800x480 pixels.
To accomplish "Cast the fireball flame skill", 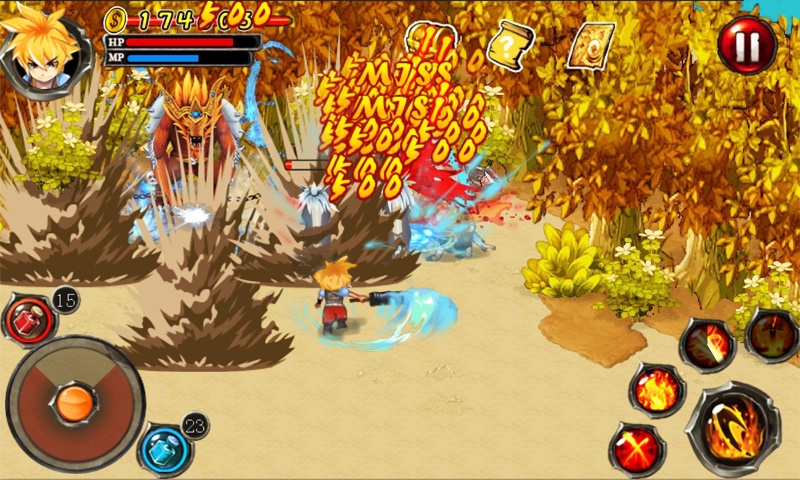I will click(657, 389).
